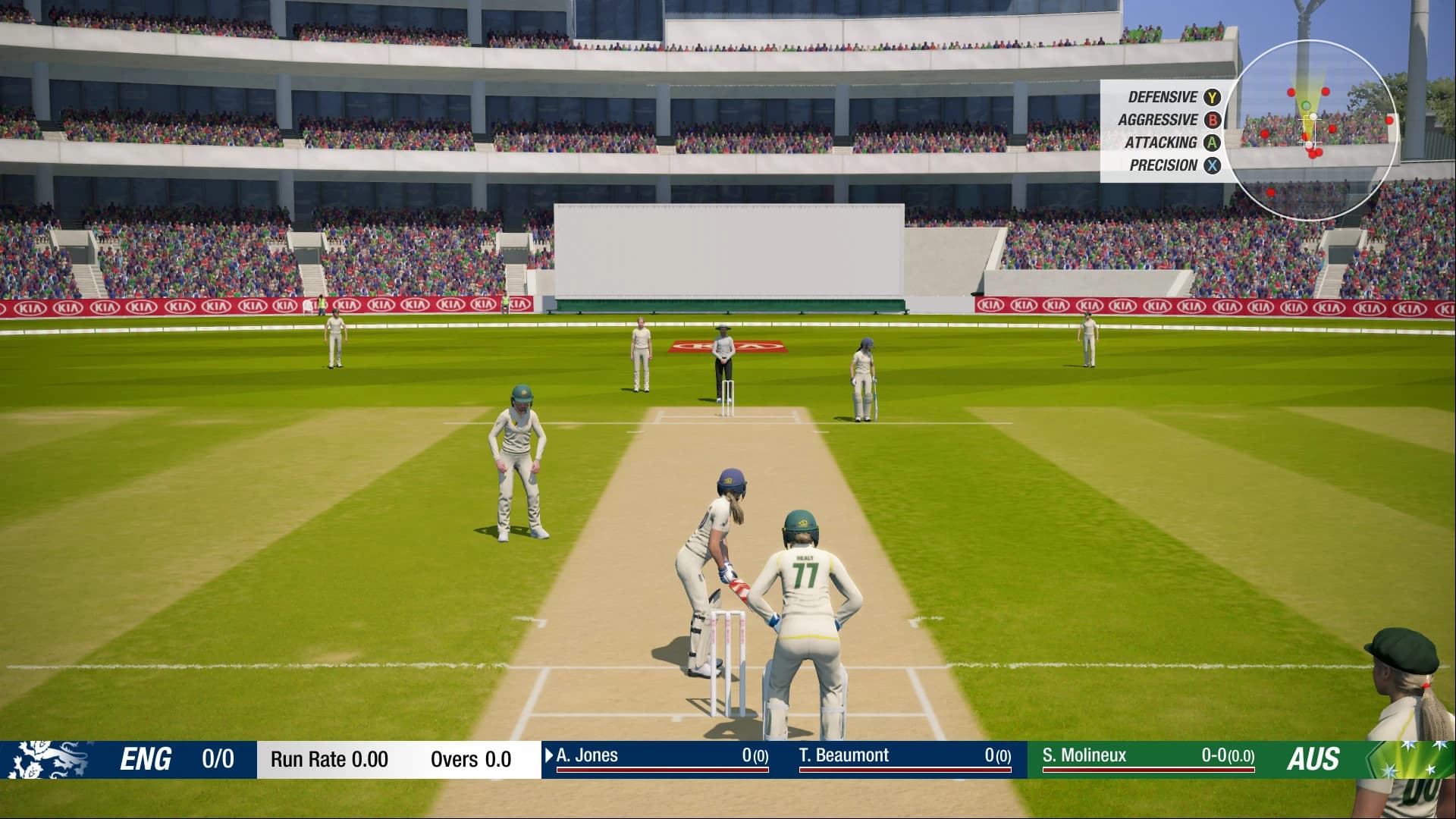Toggle the Precision shot option
Viewport: 1456px width, 819px height.
coord(1165,165)
